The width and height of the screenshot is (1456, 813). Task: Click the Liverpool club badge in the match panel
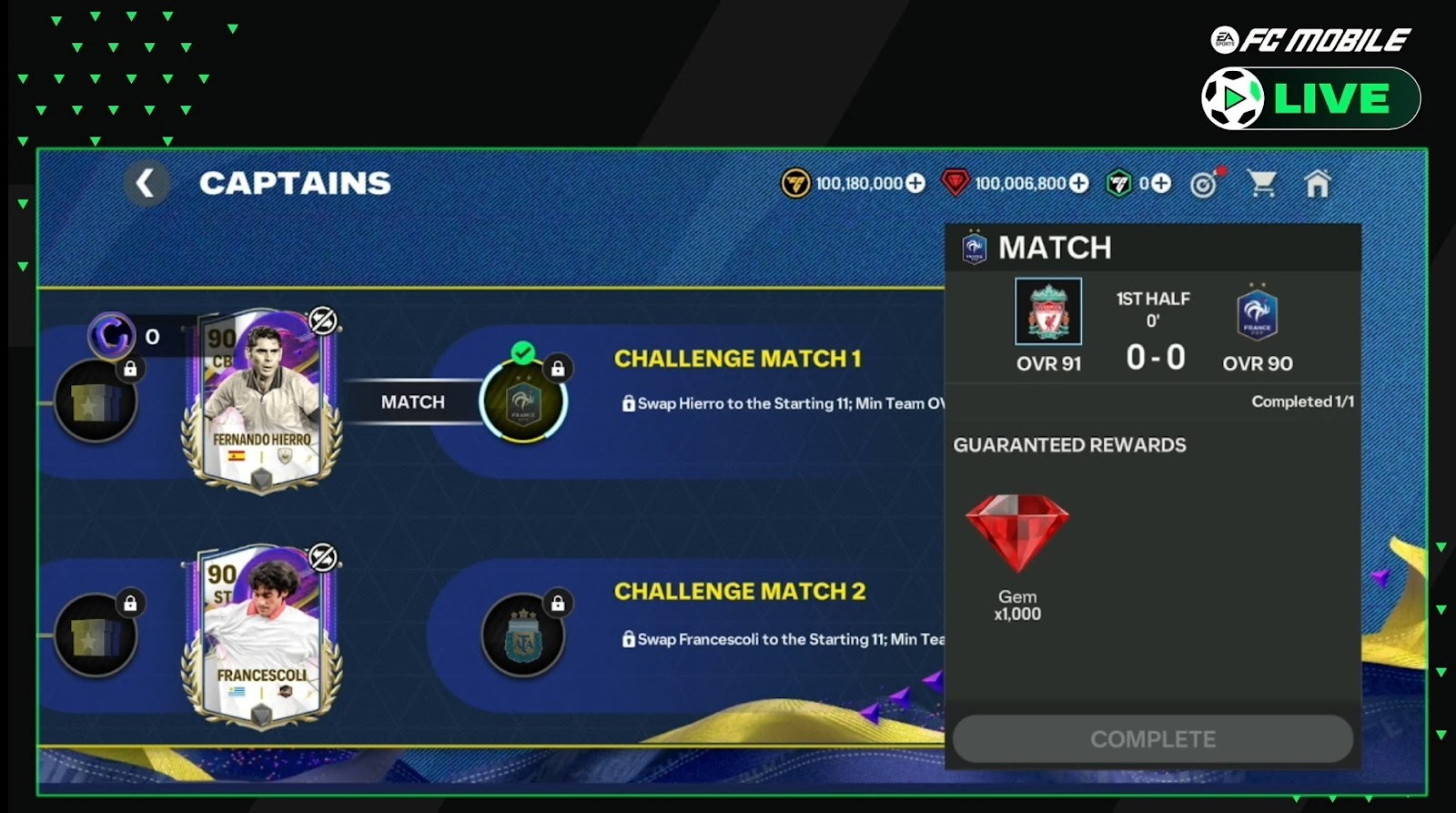1048,311
